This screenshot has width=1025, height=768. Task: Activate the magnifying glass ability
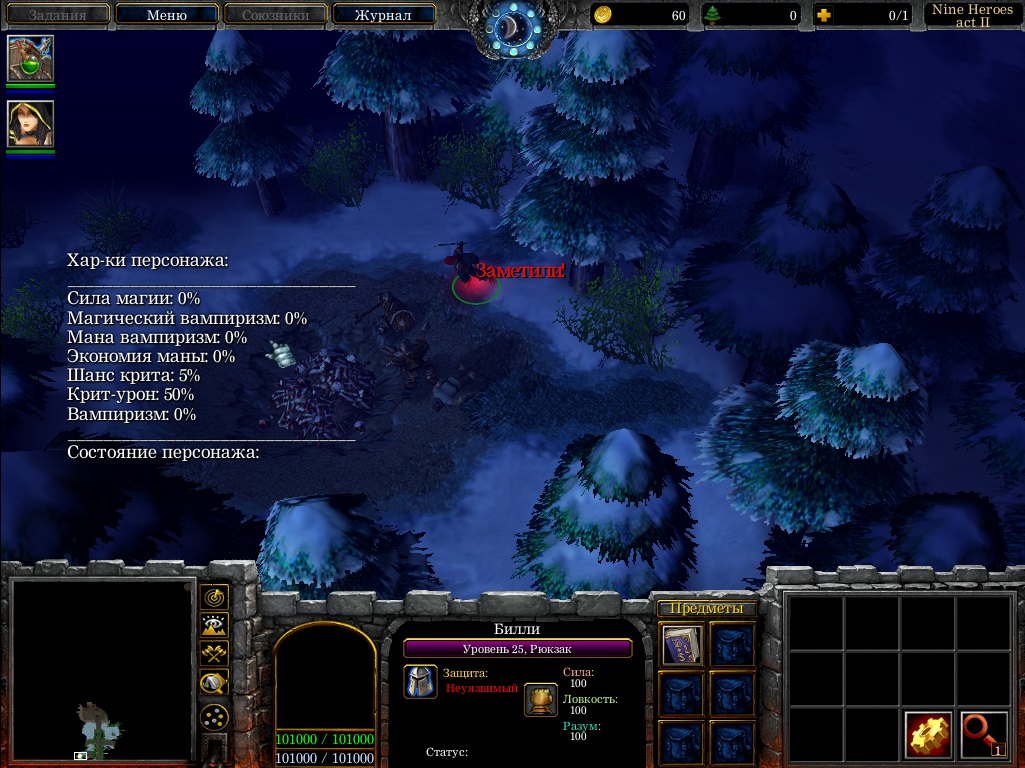(984, 735)
